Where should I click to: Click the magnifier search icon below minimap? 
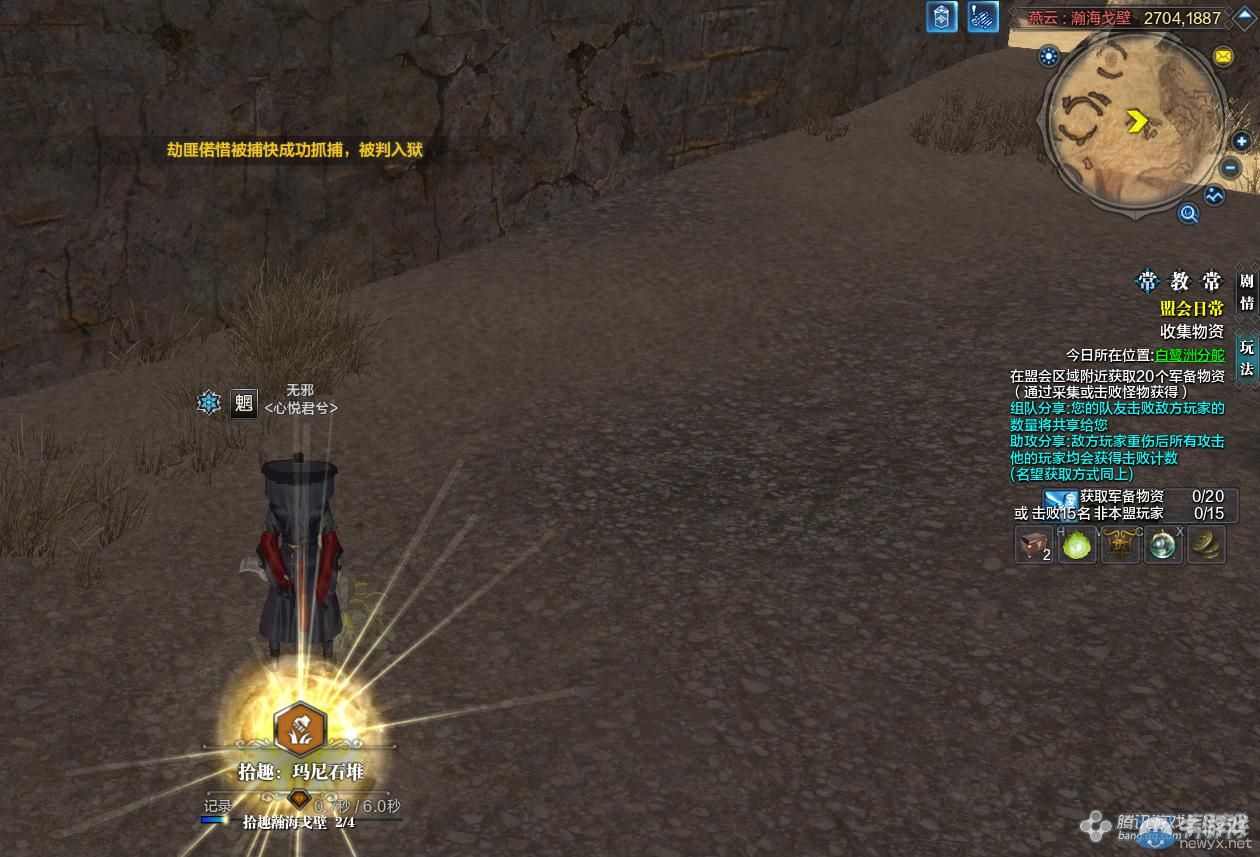(x=1188, y=212)
